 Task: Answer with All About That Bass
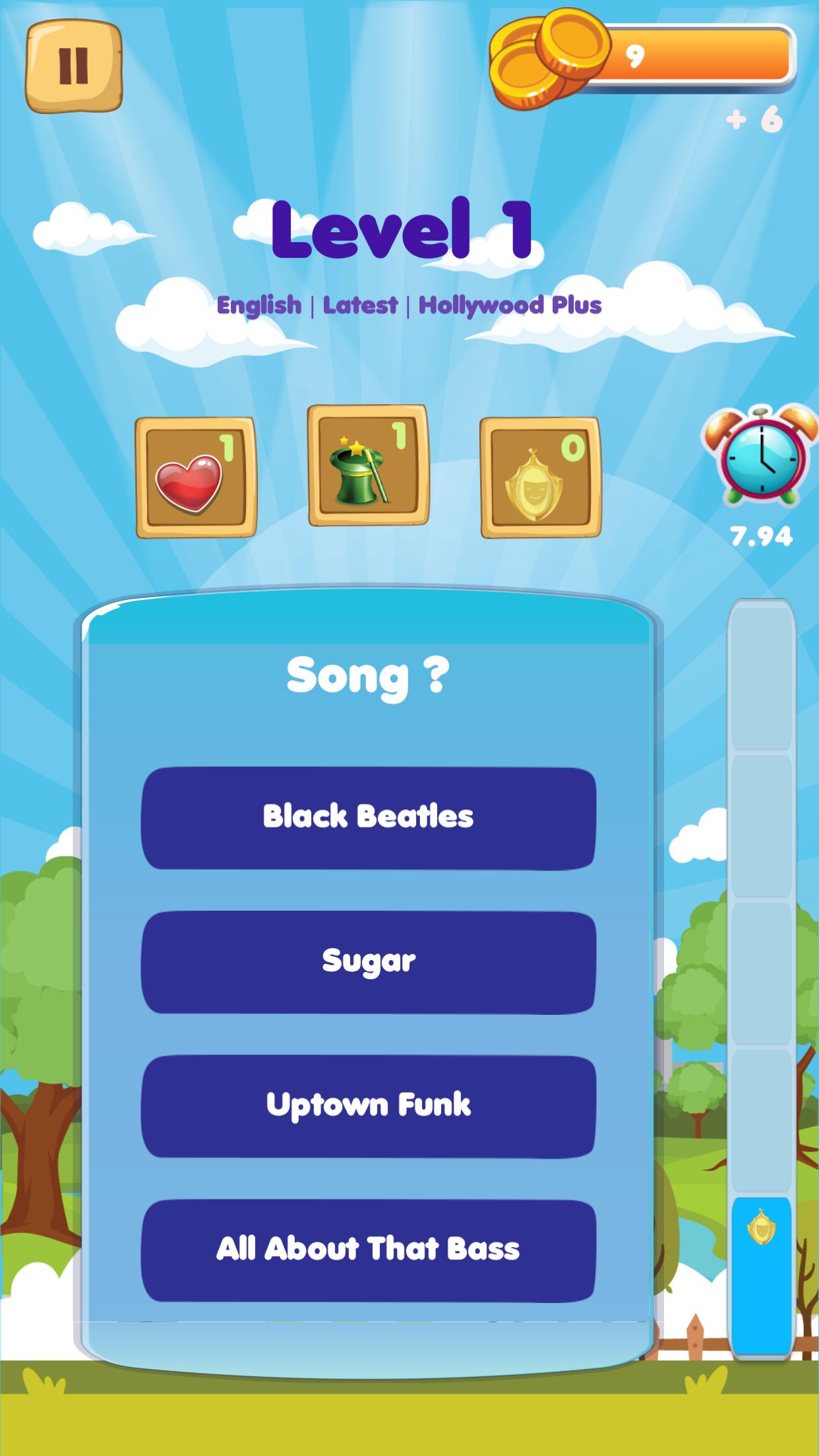point(368,1250)
